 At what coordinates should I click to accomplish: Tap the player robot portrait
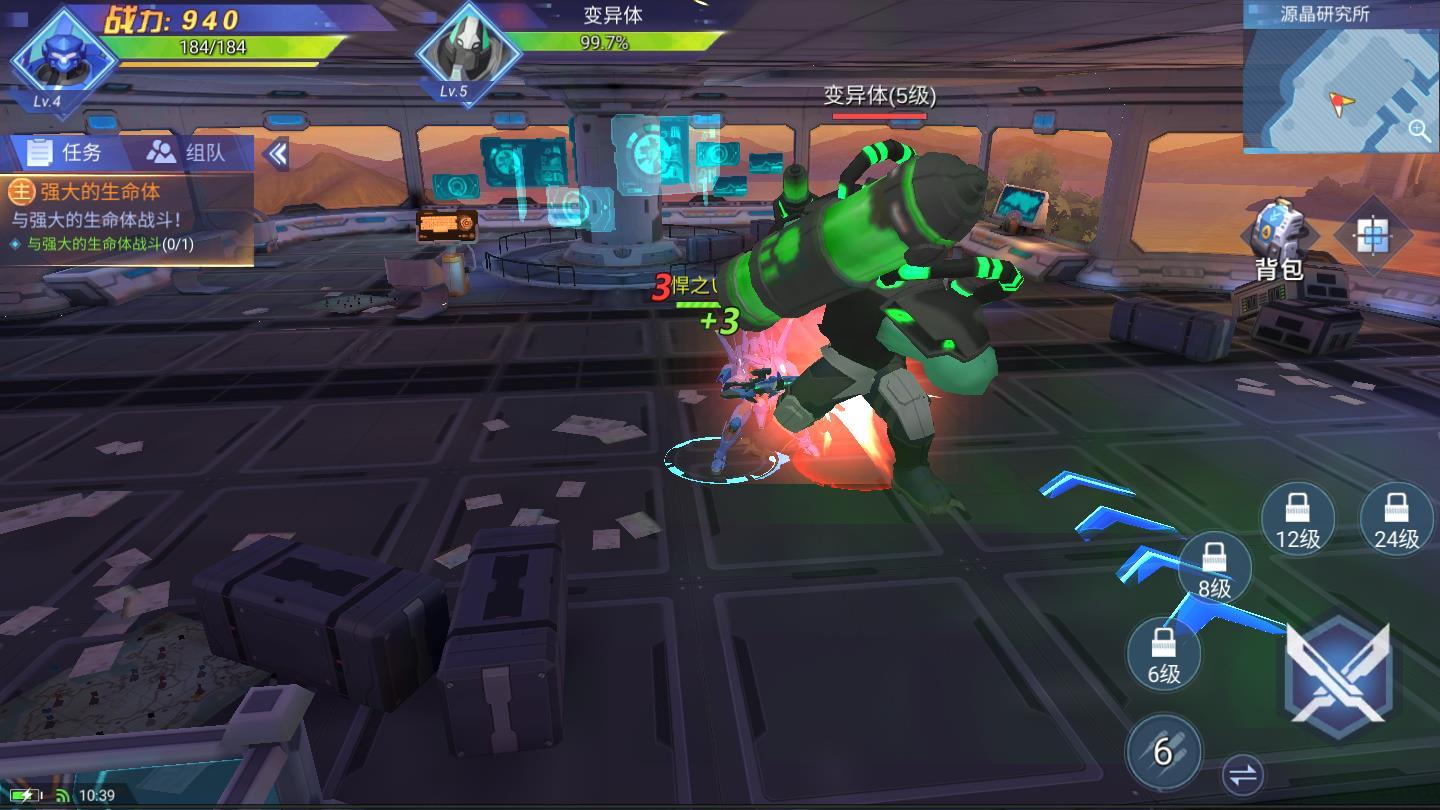(62, 57)
